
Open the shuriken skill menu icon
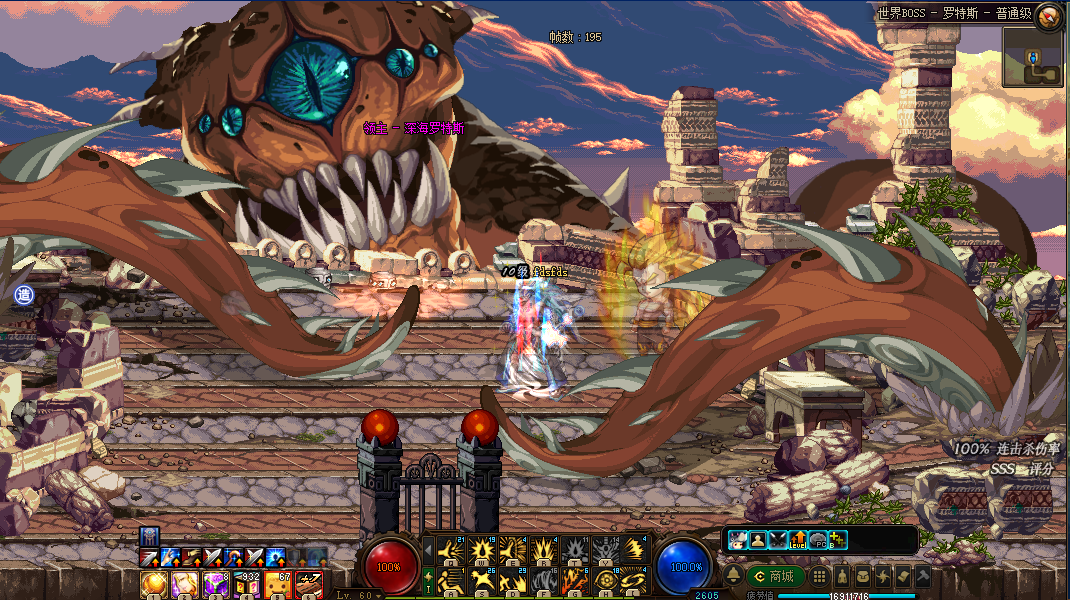[x=883, y=577]
